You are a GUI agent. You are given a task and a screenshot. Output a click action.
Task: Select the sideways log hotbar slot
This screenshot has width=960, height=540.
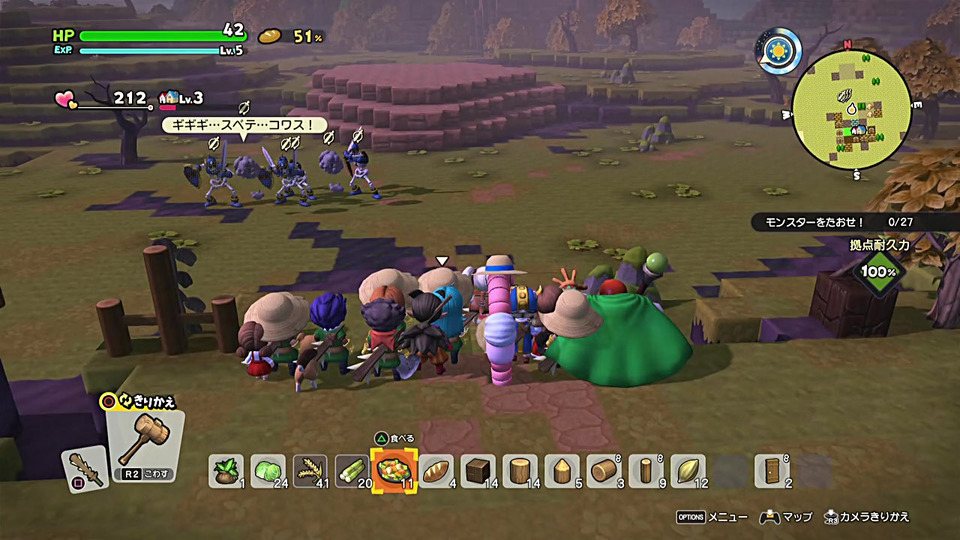coord(604,470)
